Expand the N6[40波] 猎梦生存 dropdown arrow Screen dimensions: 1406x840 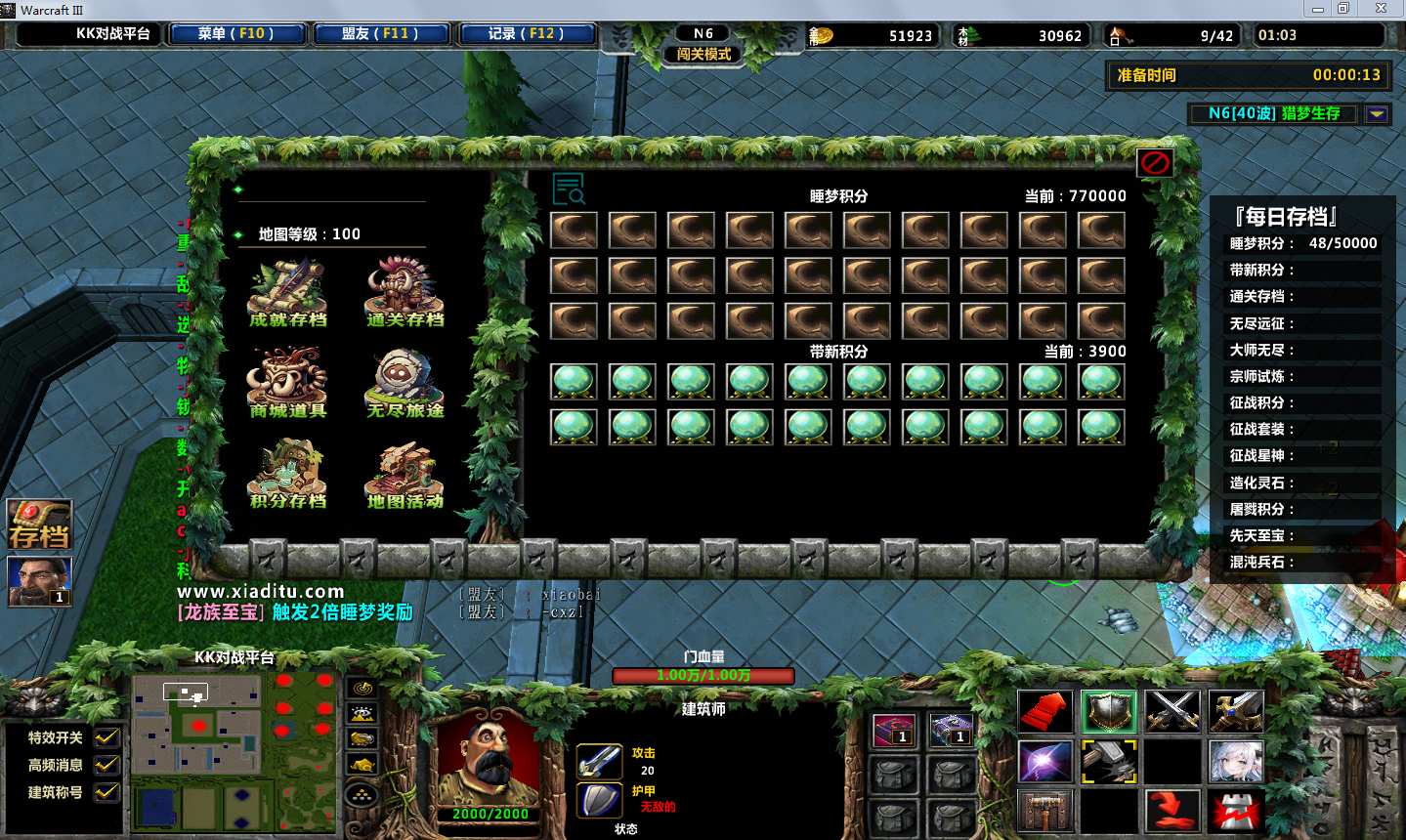click(x=1377, y=114)
